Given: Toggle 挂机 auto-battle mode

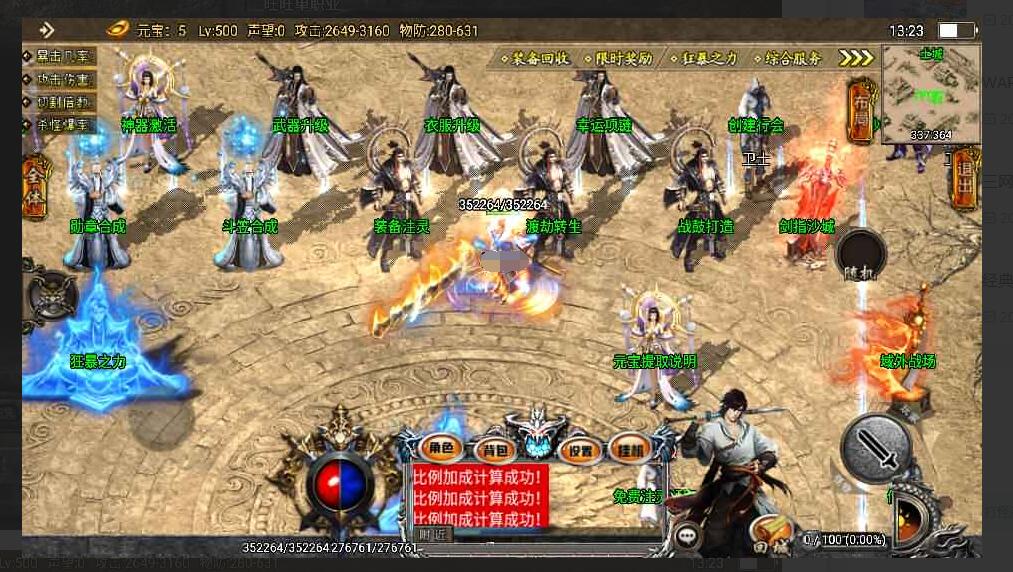Looking at the screenshot, I should (630, 448).
